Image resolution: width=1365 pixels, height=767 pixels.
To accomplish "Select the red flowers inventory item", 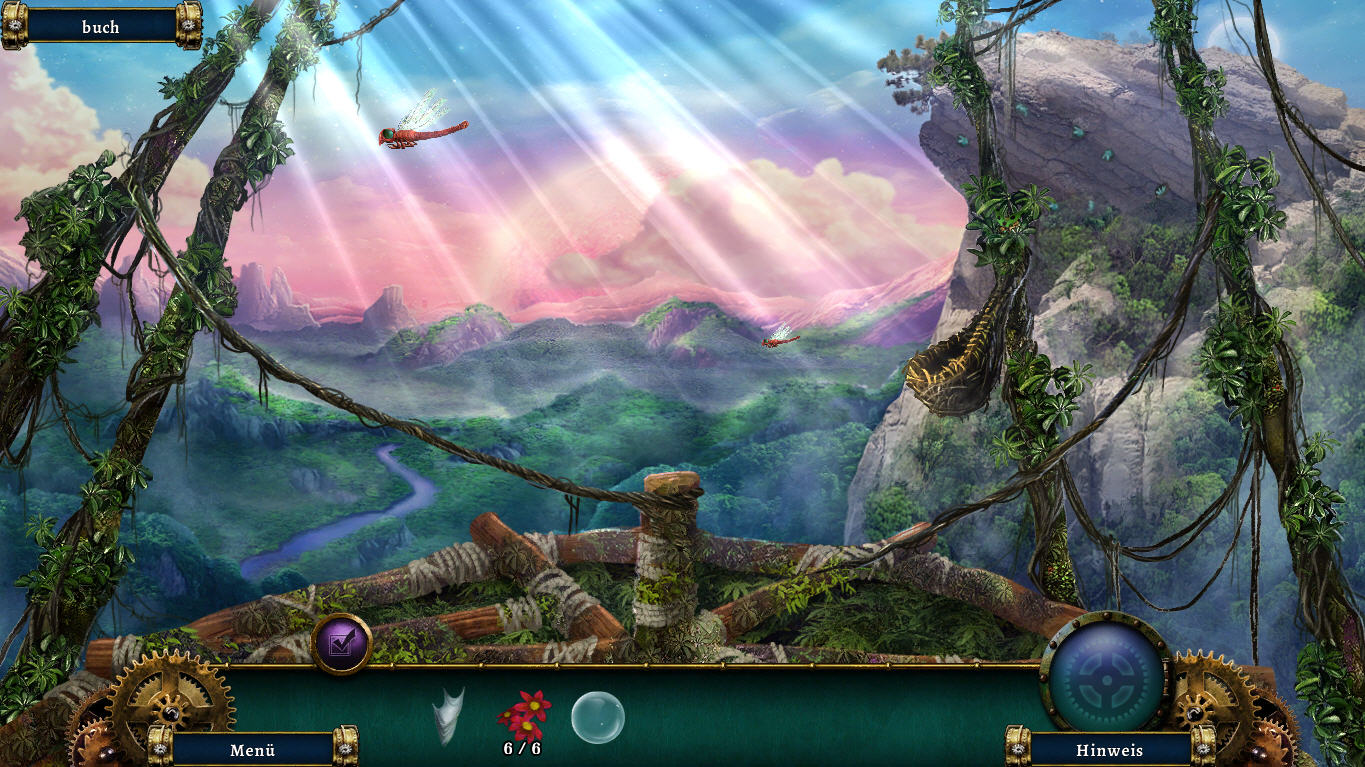I will click(524, 713).
